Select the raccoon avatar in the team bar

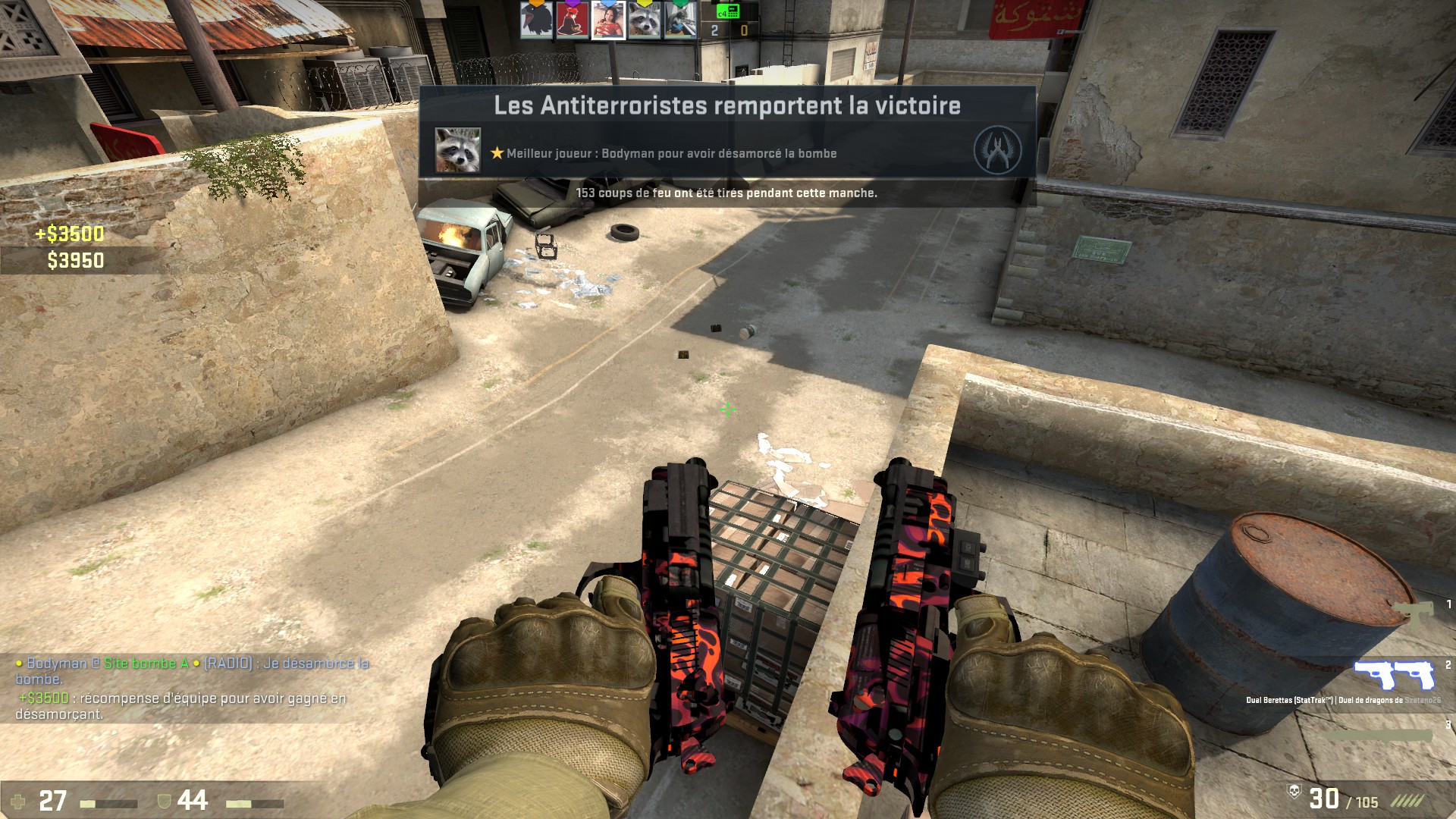(x=644, y=20)
